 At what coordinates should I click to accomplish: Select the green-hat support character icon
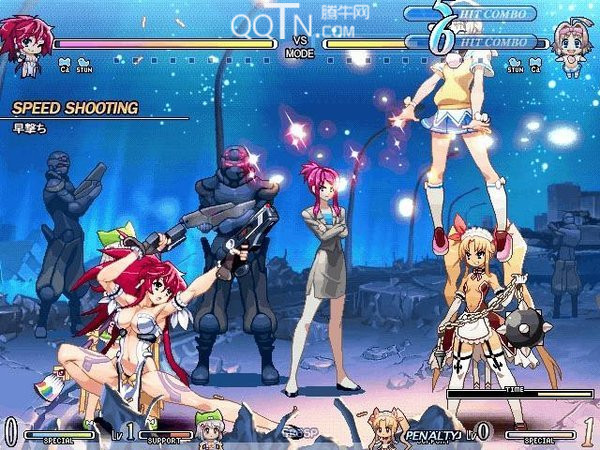point(209,428)
